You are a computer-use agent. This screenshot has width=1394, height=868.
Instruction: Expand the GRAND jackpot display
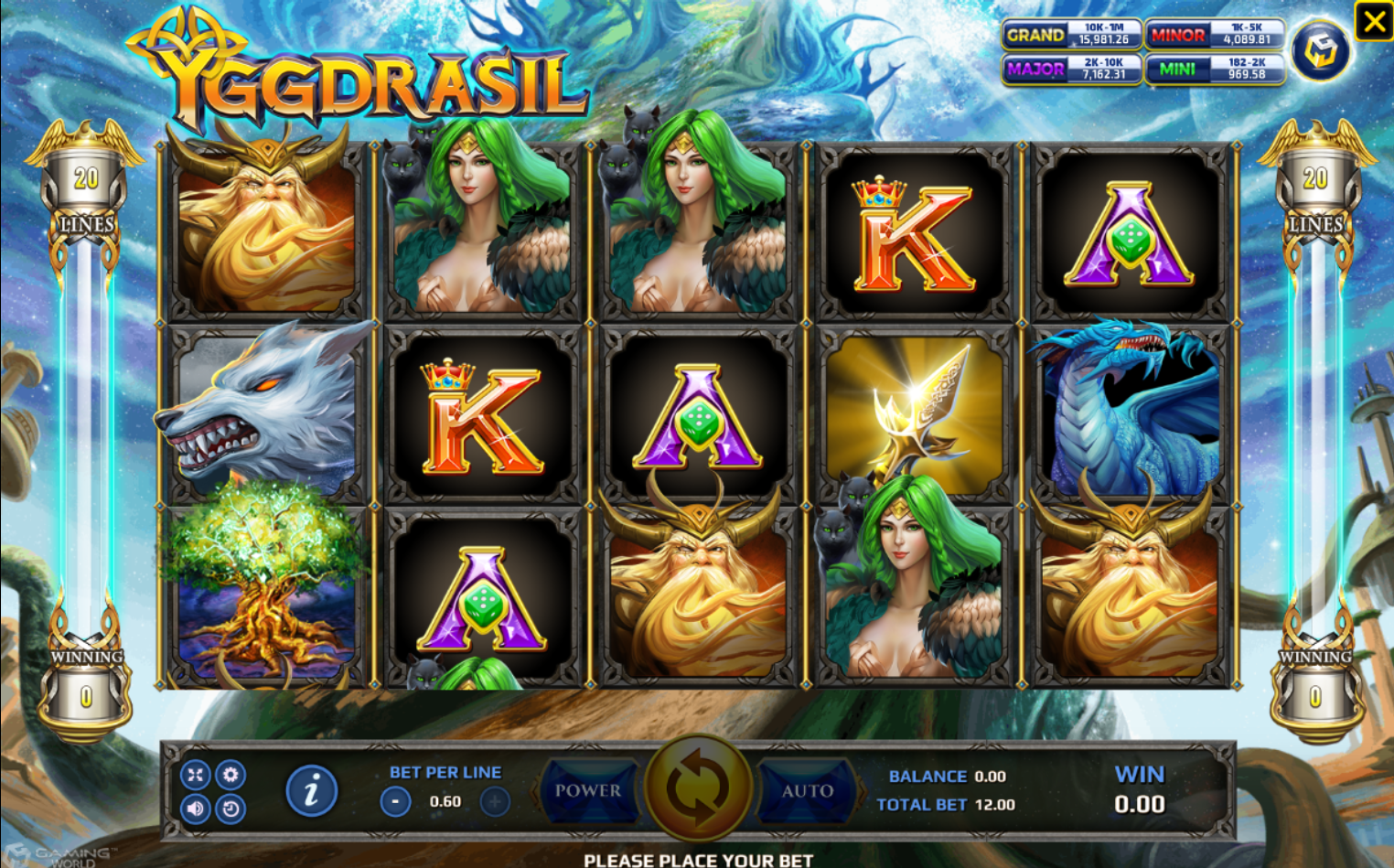pos(1071,36)
